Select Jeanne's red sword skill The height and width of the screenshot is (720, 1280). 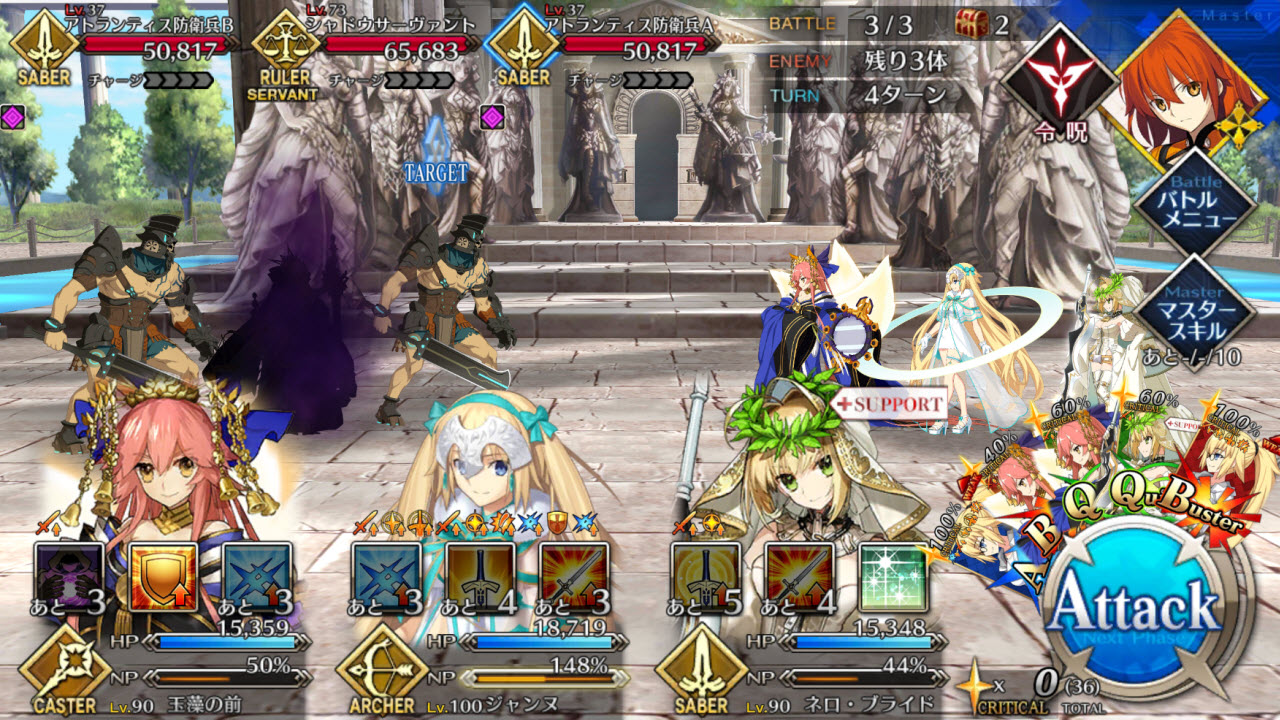tap(574, 577)
